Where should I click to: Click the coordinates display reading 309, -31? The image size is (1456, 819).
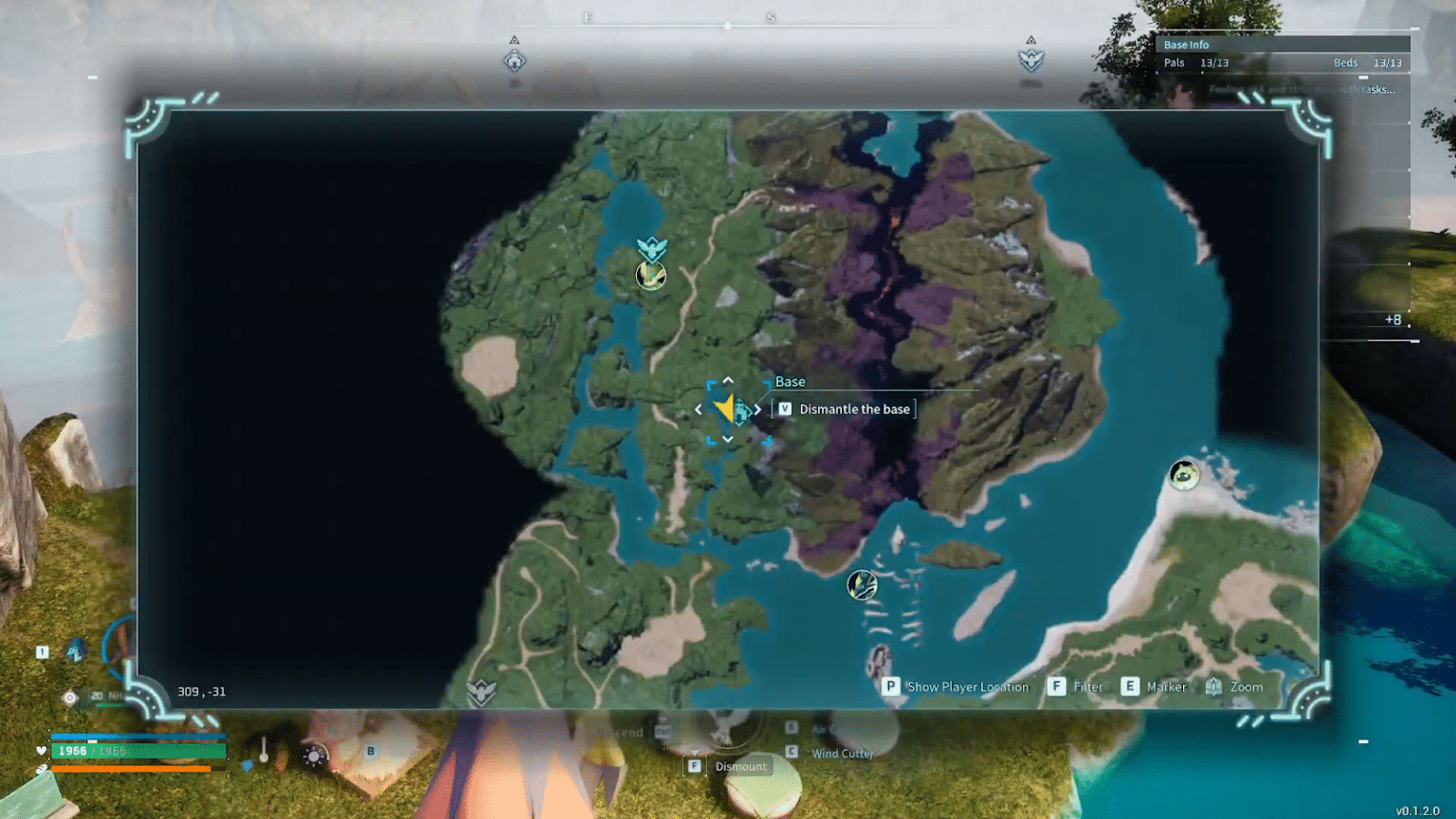click(x=201, y=691)
